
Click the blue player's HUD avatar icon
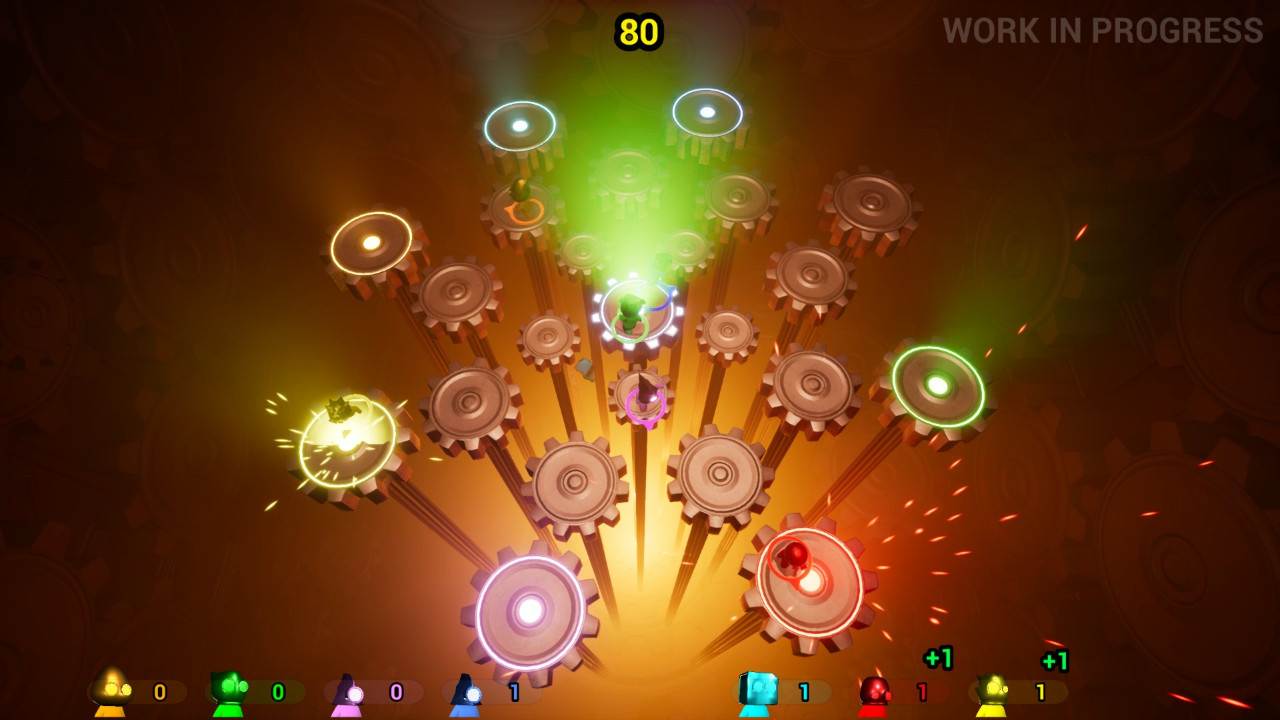click(465, 690)
